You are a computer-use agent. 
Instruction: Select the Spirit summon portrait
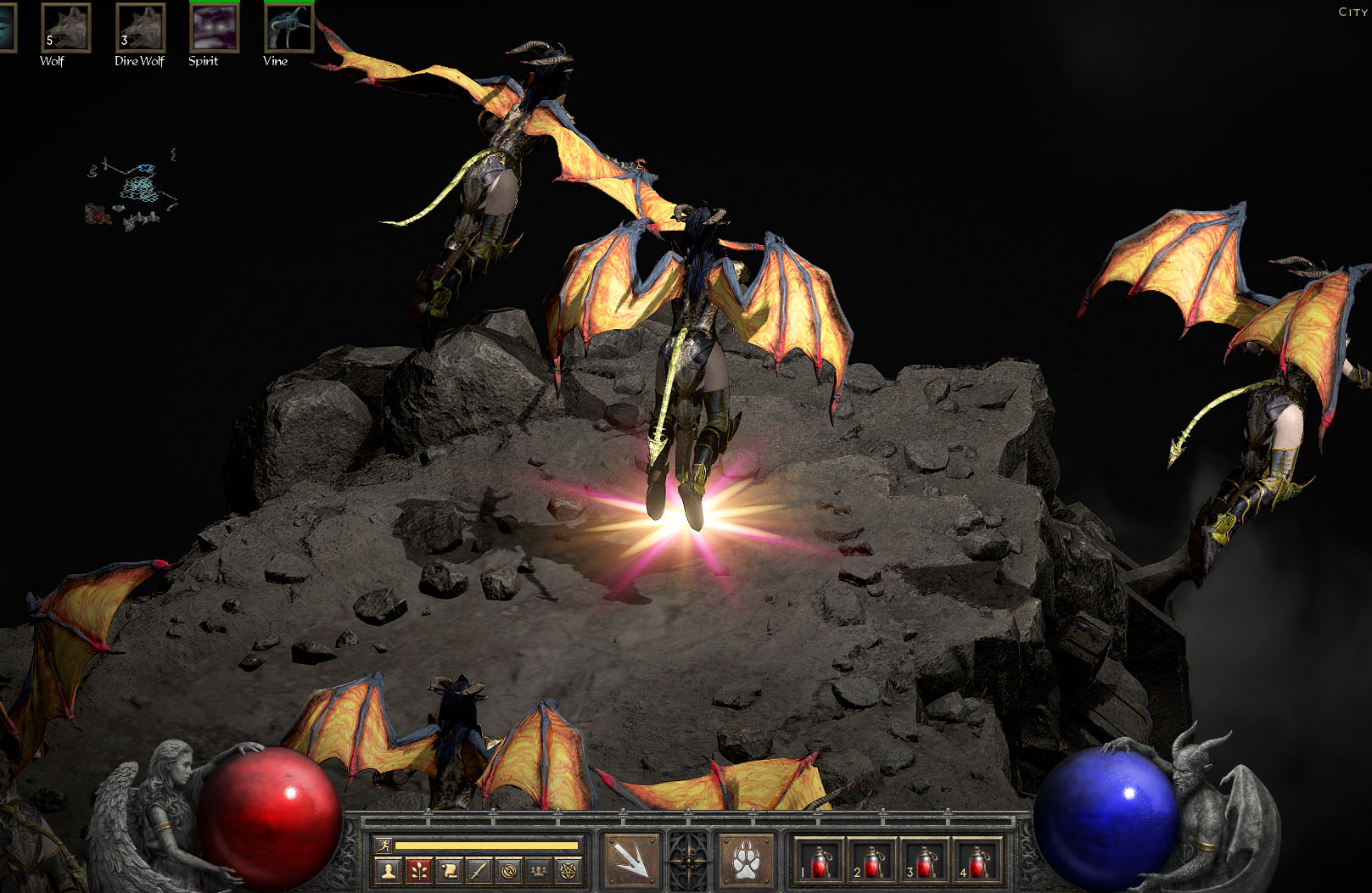pos(215,28)
